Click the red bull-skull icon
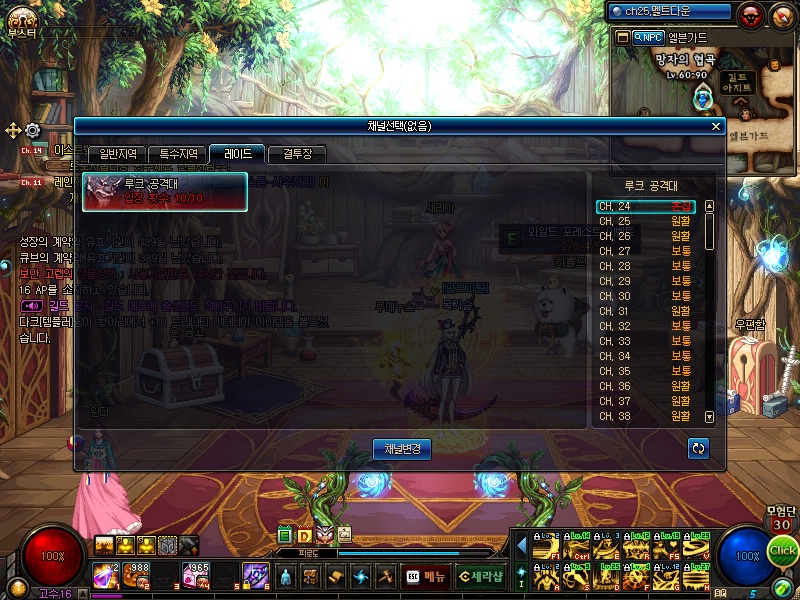Image resolution: width=800 pixels, height=600 pixels. [x=750, y=15]
